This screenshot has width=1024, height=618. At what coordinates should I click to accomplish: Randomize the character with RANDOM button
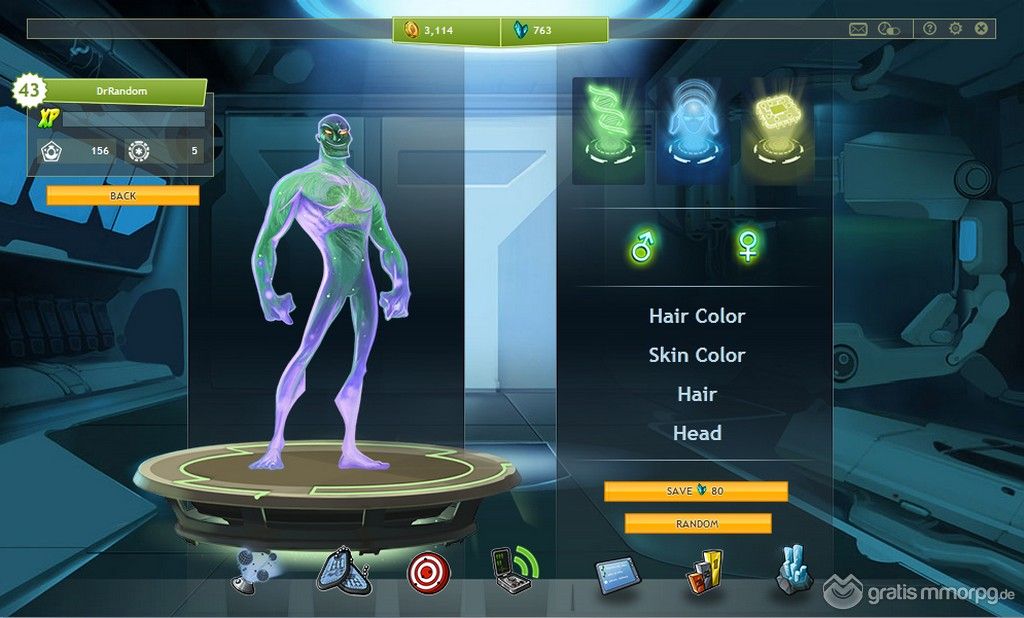[697, 523]
